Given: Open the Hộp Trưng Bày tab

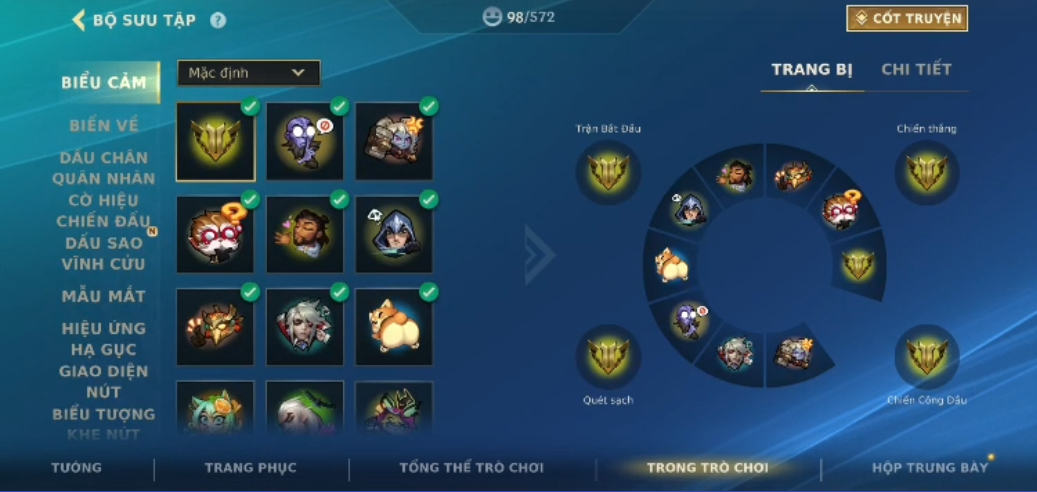Looking at the screenshot, I should [x=929, y=468].
